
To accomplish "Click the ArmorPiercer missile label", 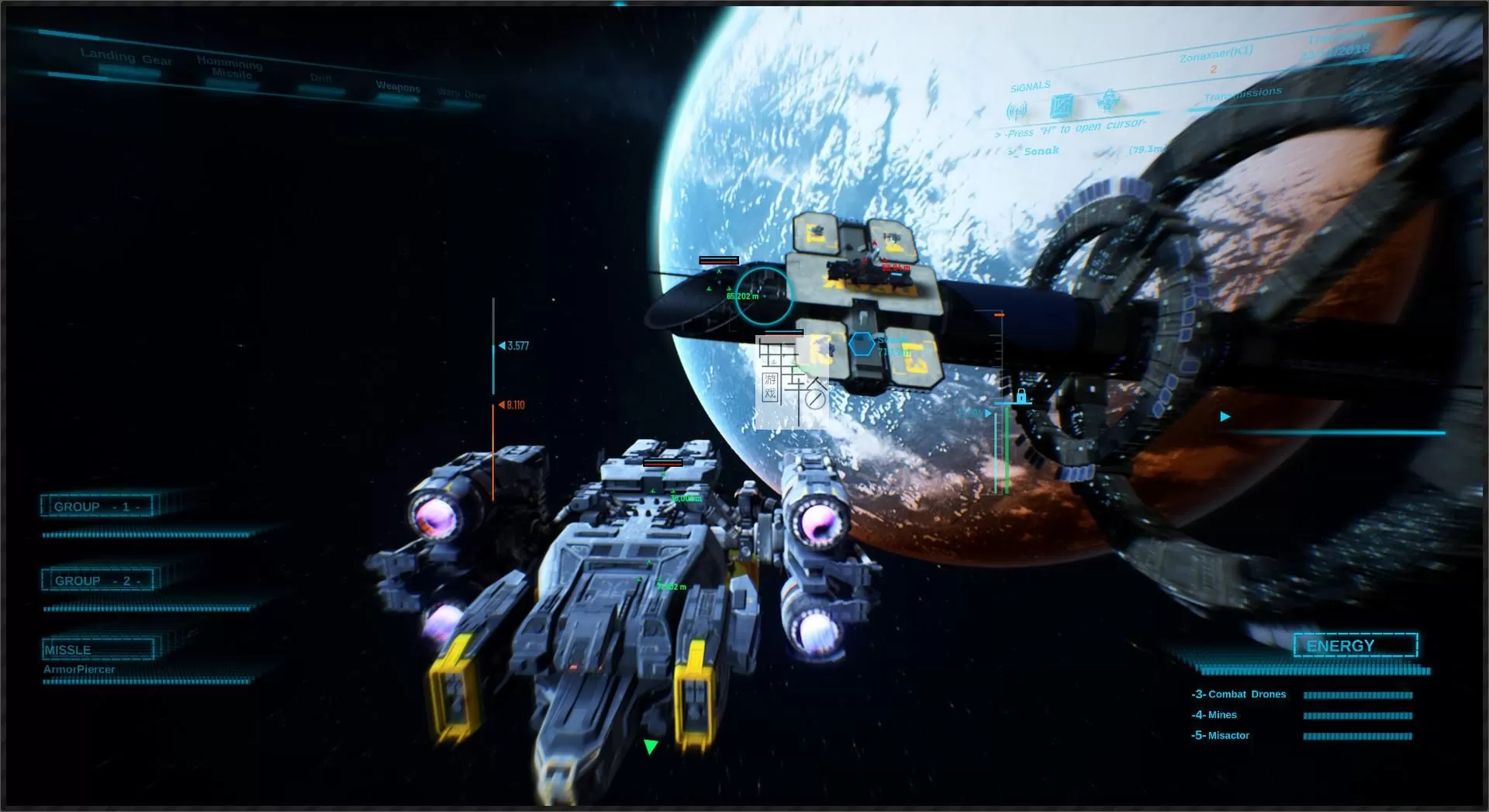I will 80,669.
